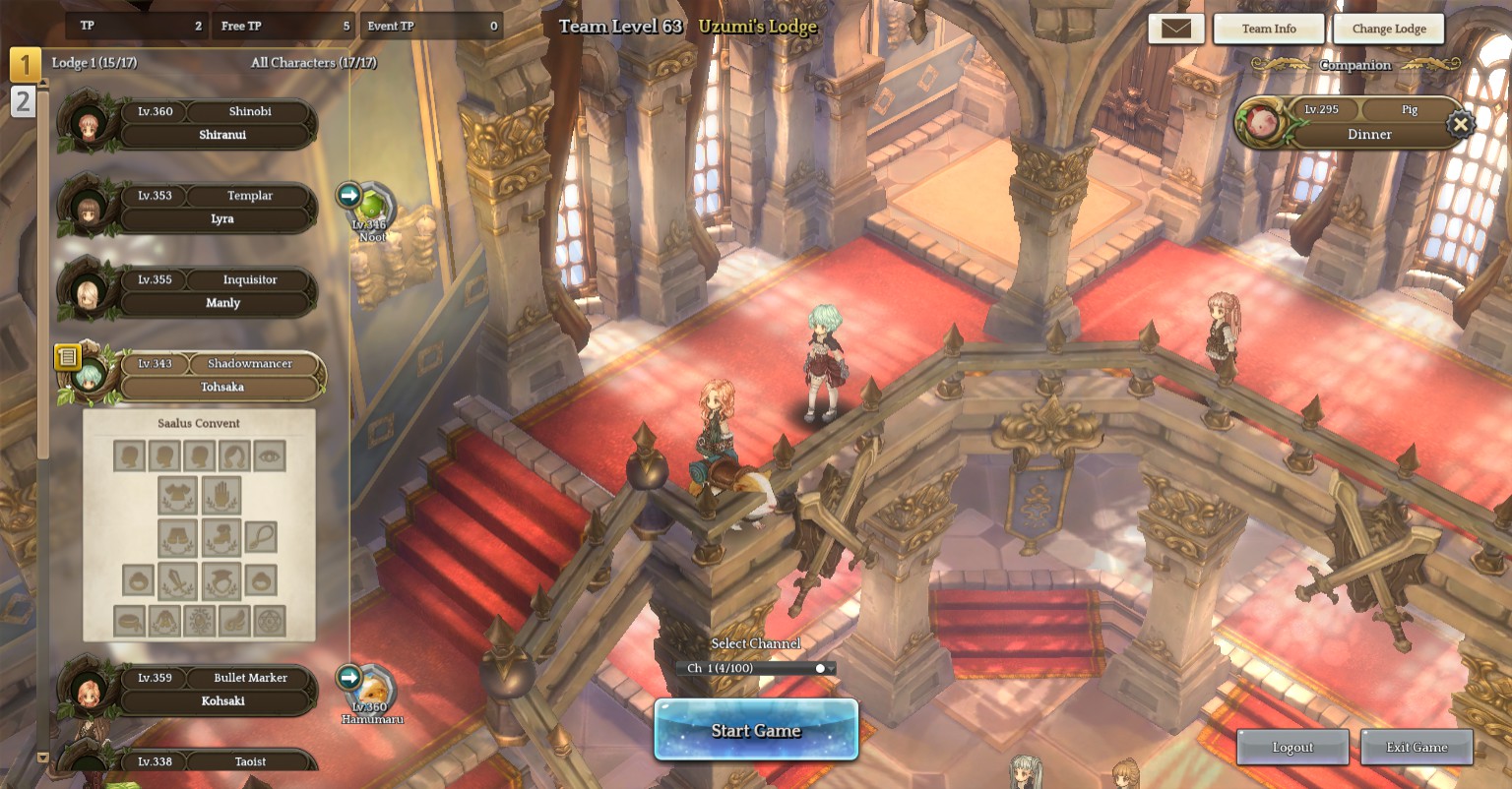The height and width of the screenshot is (789, 1512).
Task: Select the Dinner pig companion entry
Action: (1368, 124)
